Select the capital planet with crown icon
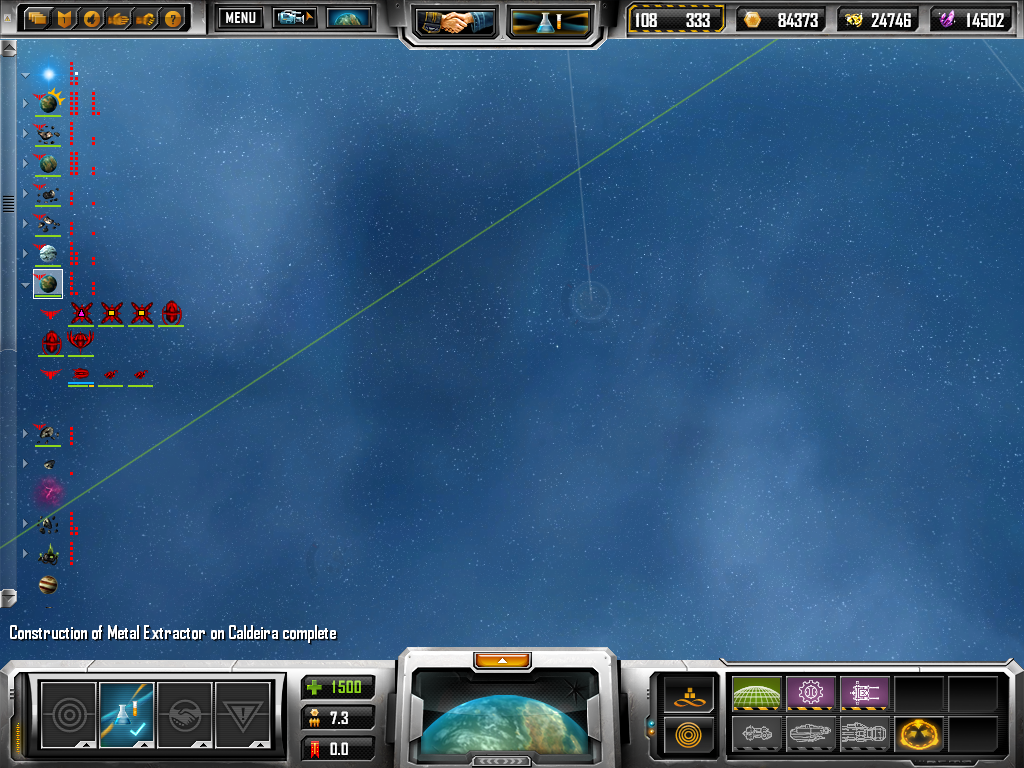The height and width of the screenshot is (768, 1024). click(x=48, y=102)
